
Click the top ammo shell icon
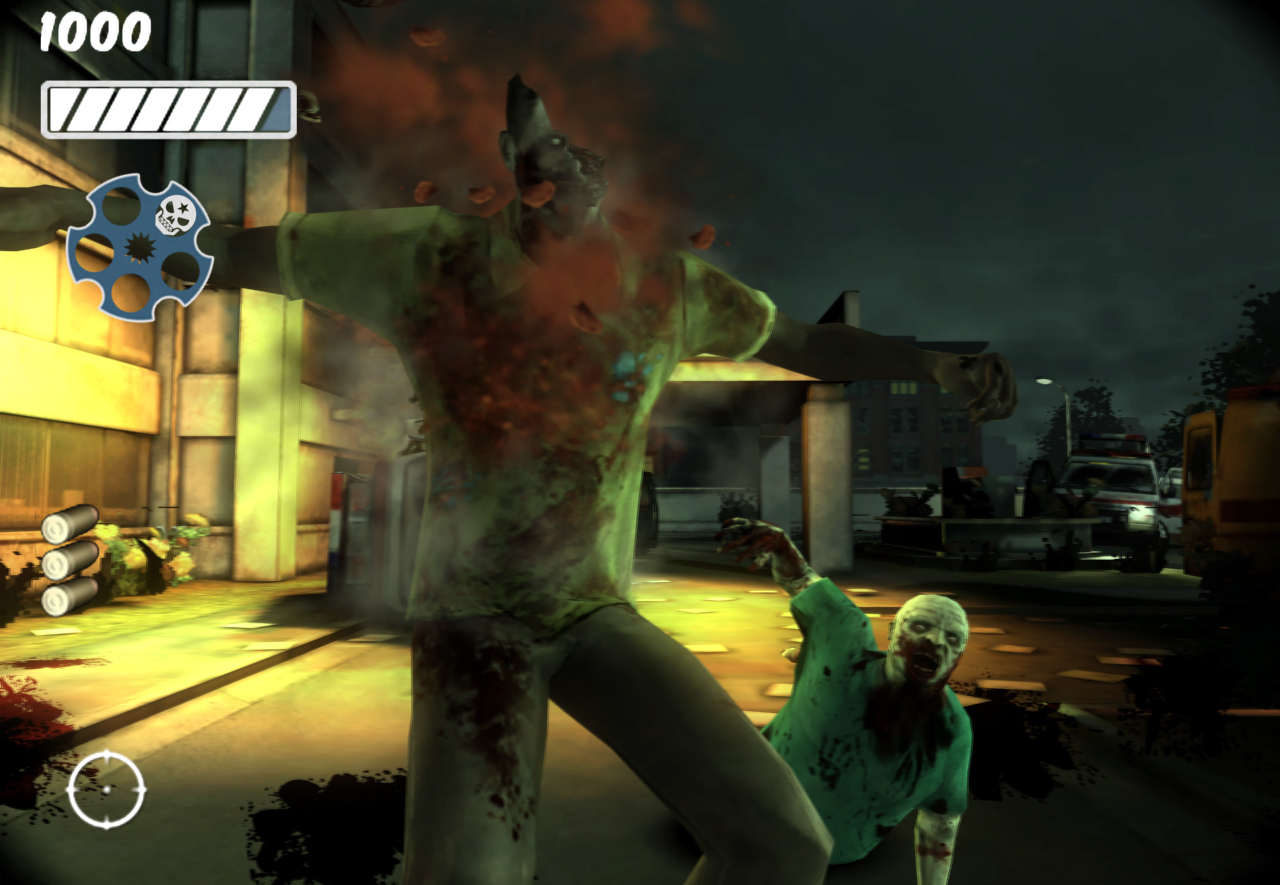tap(70, 523)
